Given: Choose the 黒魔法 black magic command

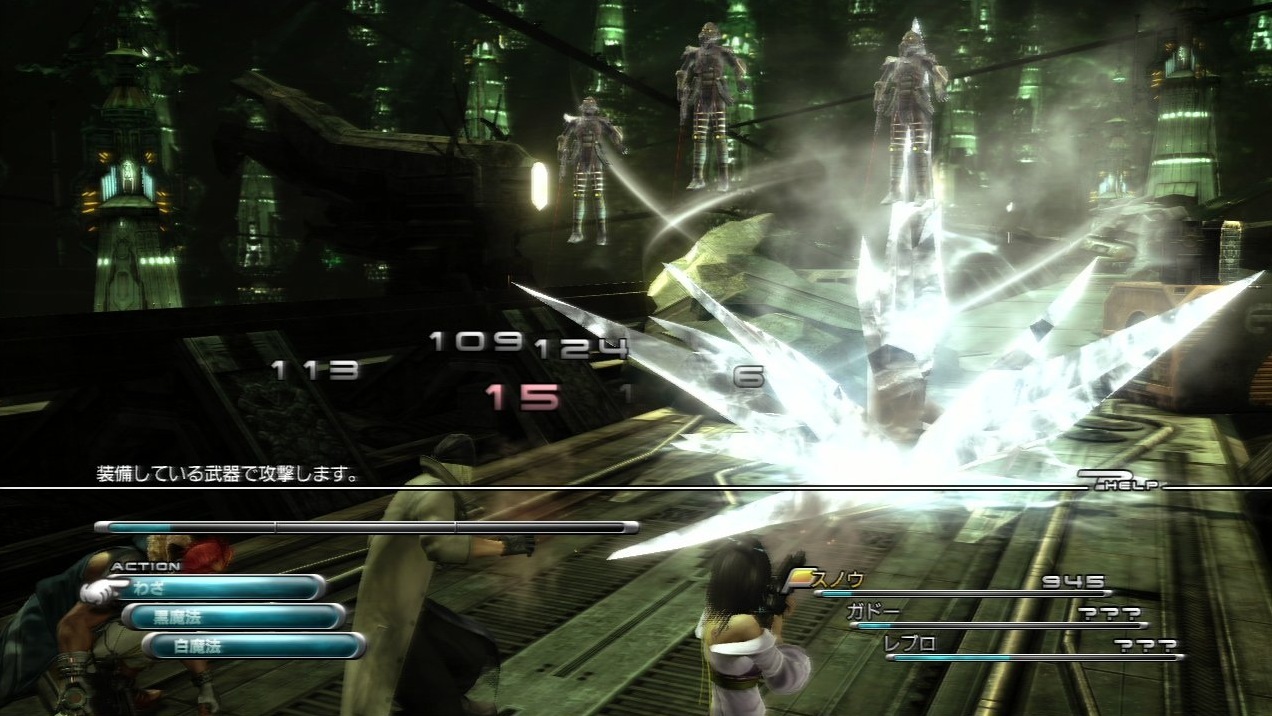Looking at the screenshot, I should click(x=234, y=617).
